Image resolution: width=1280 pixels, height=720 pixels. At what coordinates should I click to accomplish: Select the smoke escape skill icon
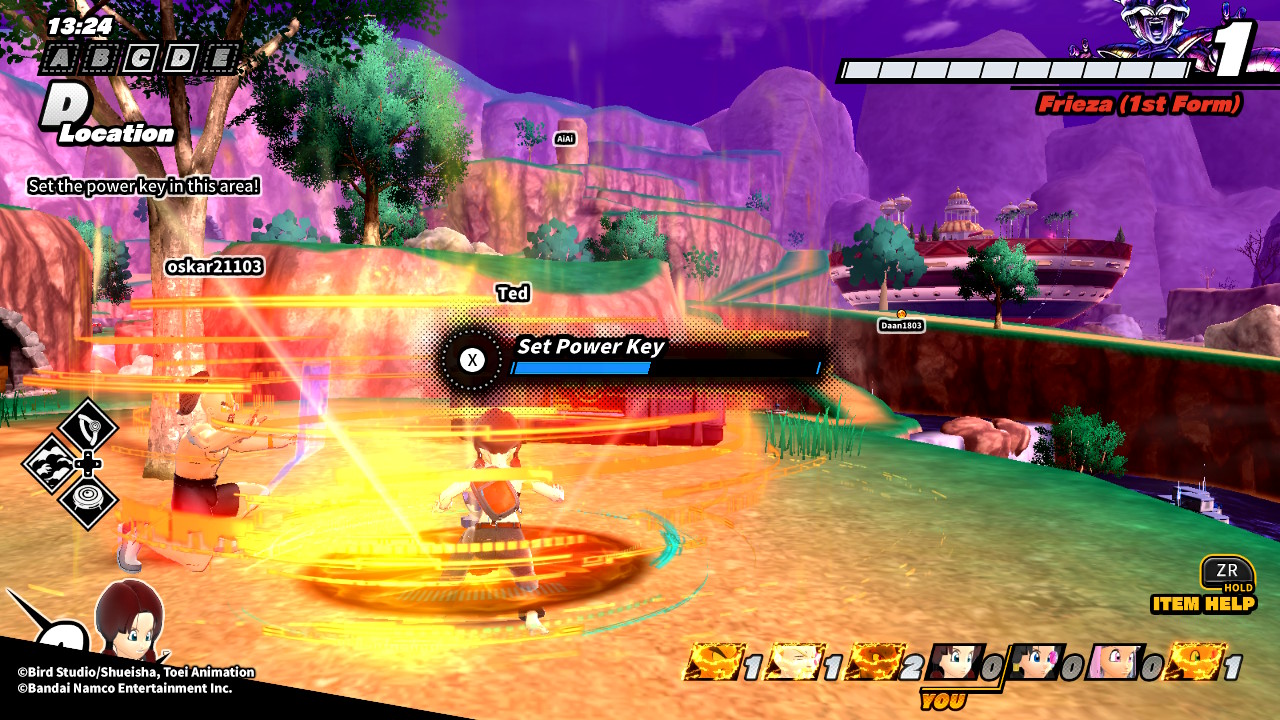click(x=47, y=462)
